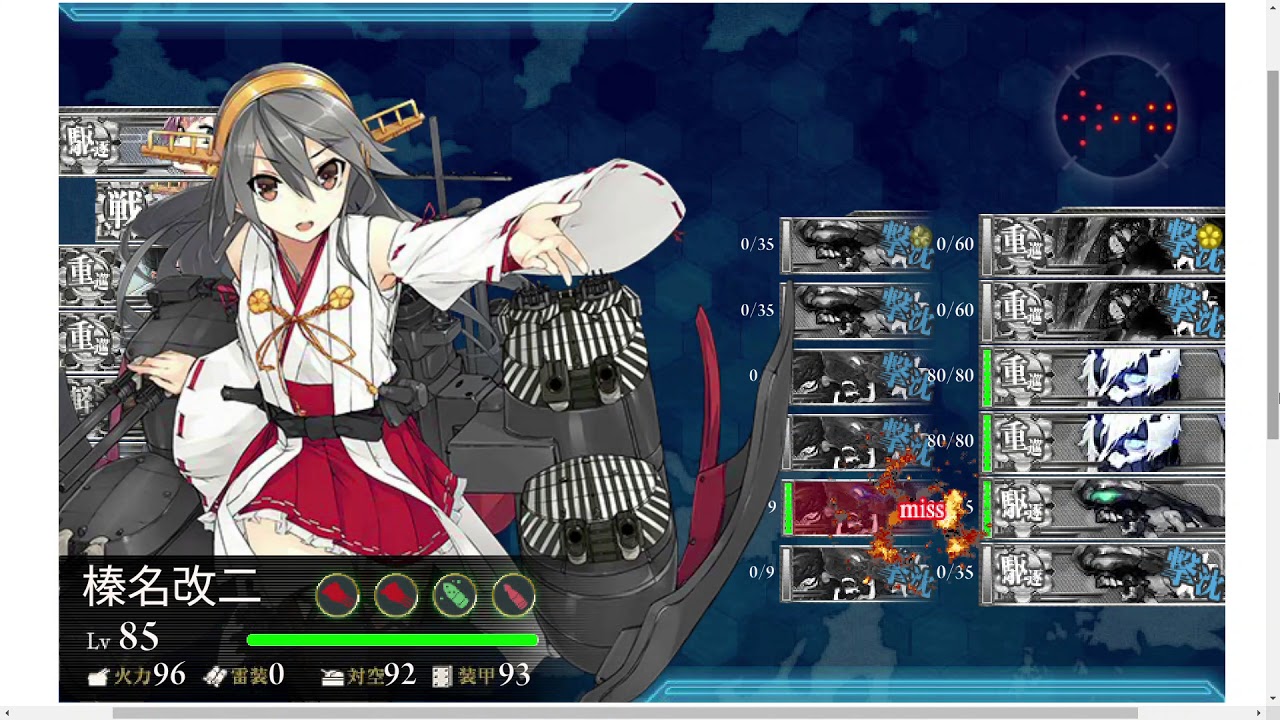Click the browser's horizontal scrollbar at the bottom
Screen dimensions: 1280x720
pos(625,713)
